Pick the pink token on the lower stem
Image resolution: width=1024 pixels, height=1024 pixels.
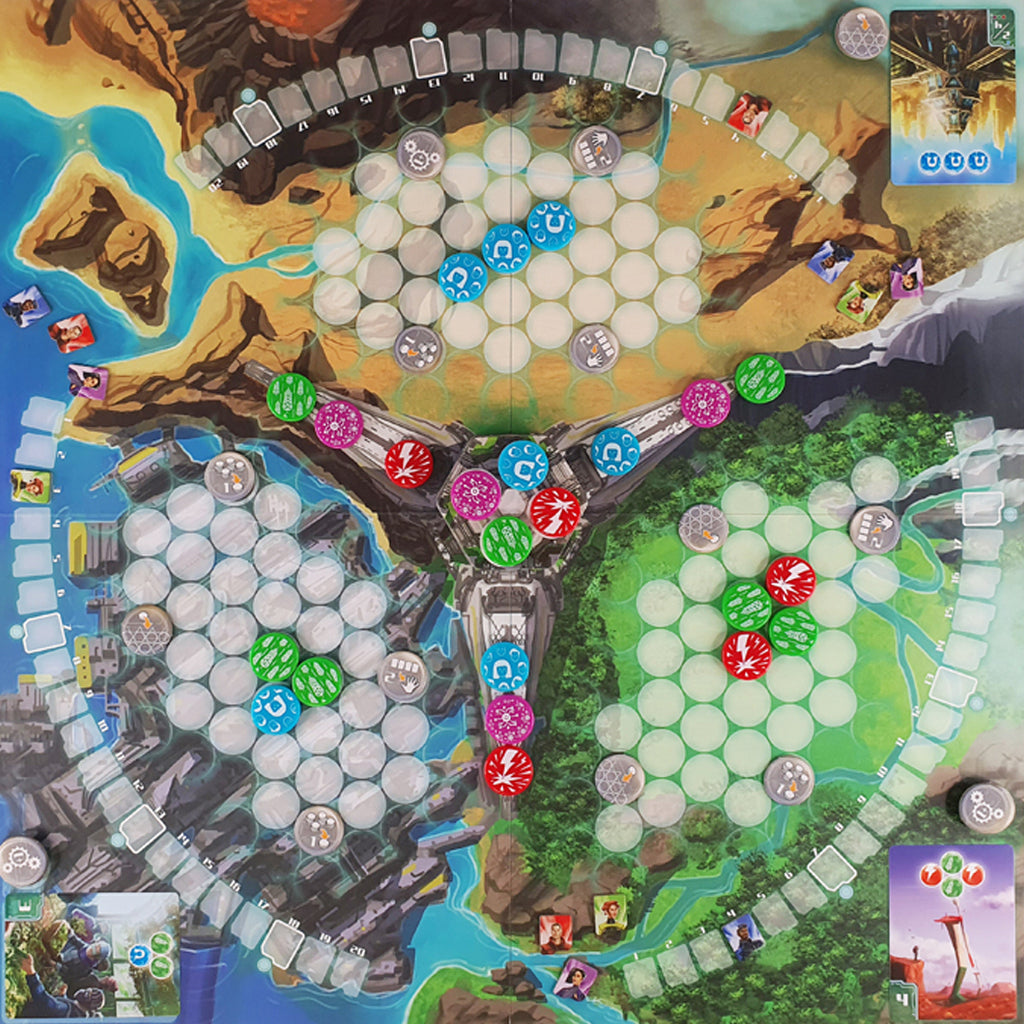pos(509,719)
